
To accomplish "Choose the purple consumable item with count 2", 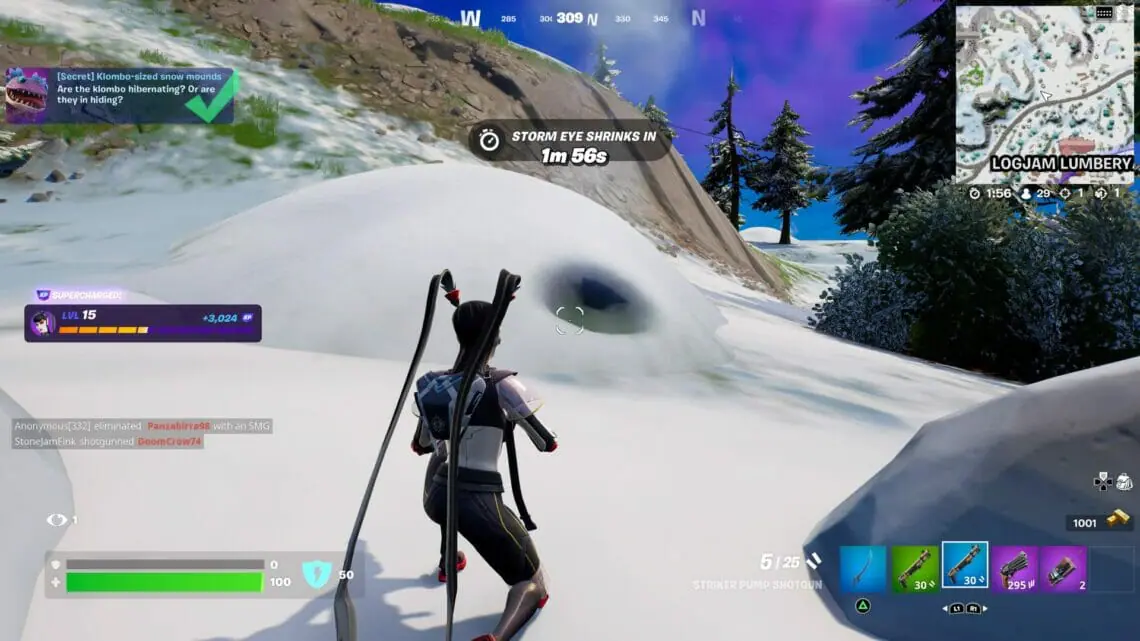I will click(1063, 569).
